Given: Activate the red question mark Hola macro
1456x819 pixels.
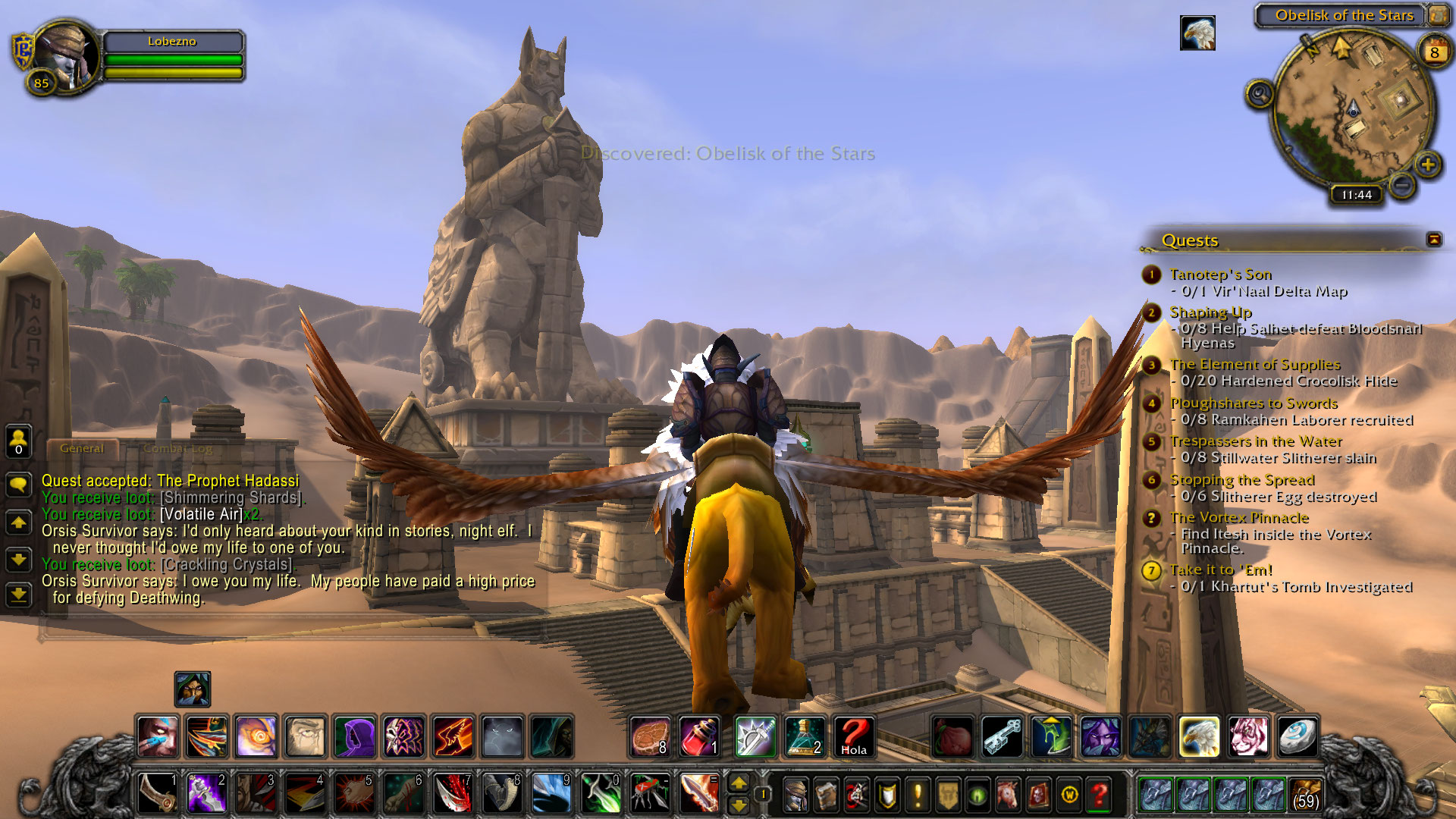Looking at the screenshot, I should click(853, 736).
